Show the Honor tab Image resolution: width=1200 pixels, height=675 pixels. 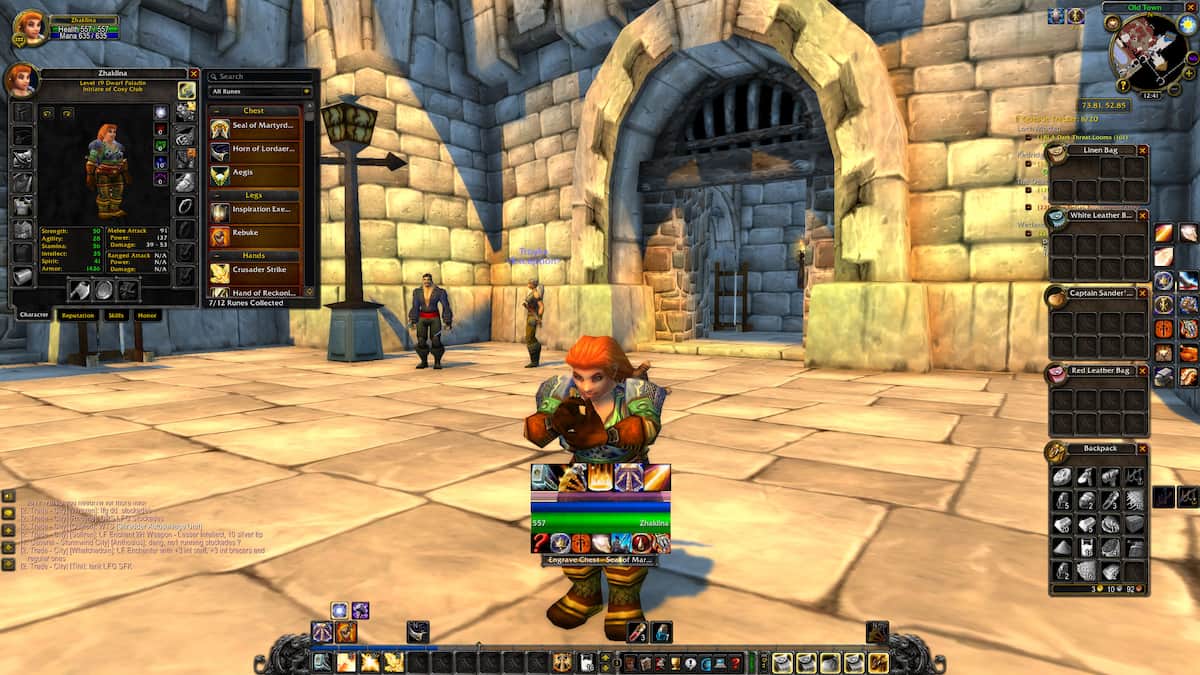[x=147, y=315]
